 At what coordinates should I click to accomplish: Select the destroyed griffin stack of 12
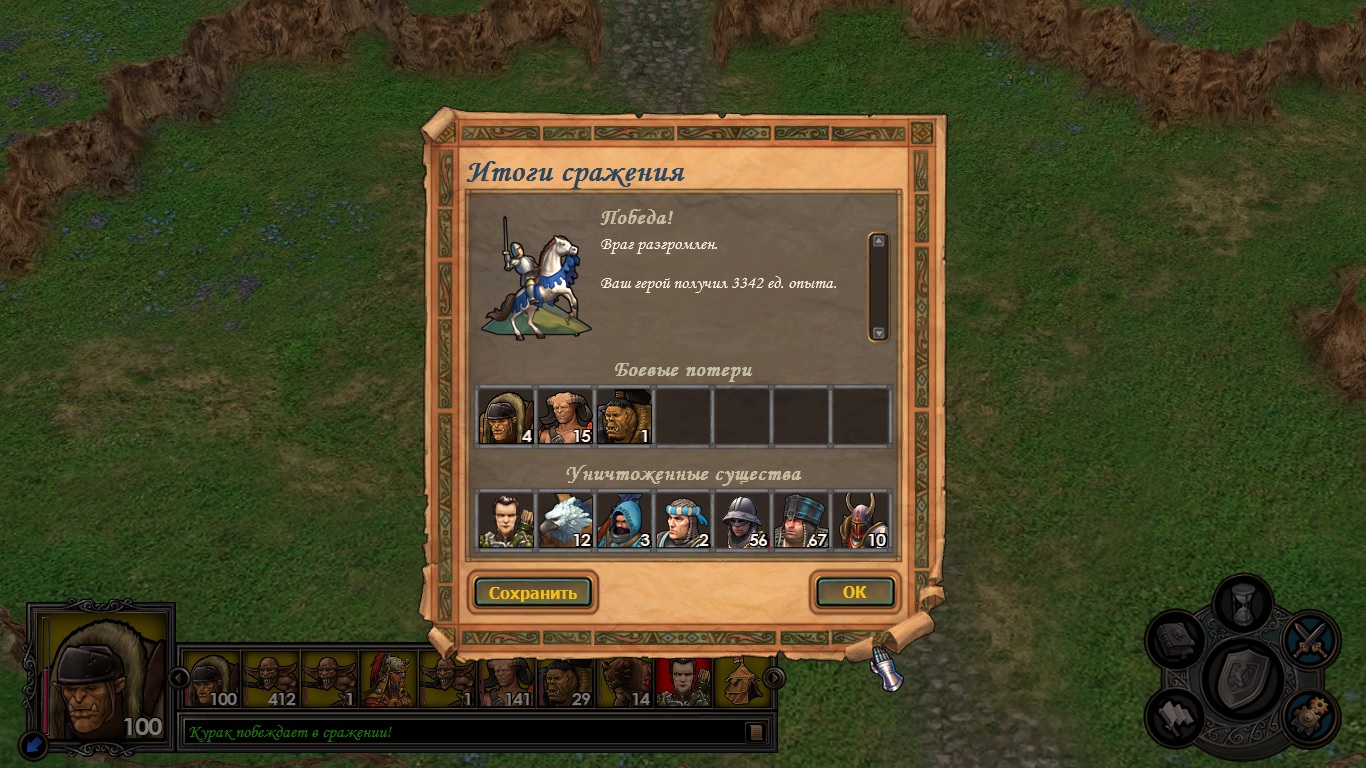click(x=565, y=521)
